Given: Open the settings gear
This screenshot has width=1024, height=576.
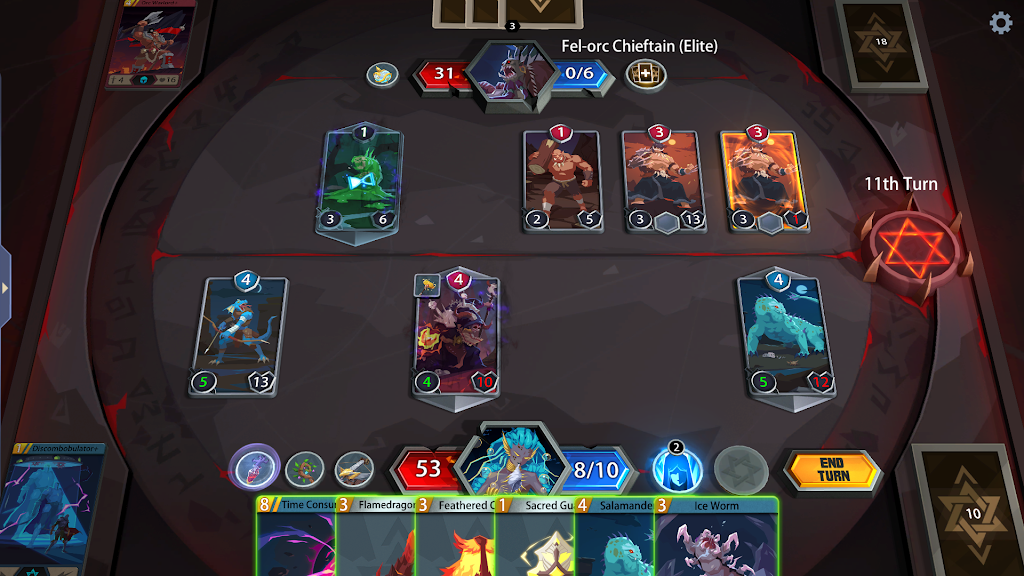Looking at the screenshot, I should (x=1000, y=24).
